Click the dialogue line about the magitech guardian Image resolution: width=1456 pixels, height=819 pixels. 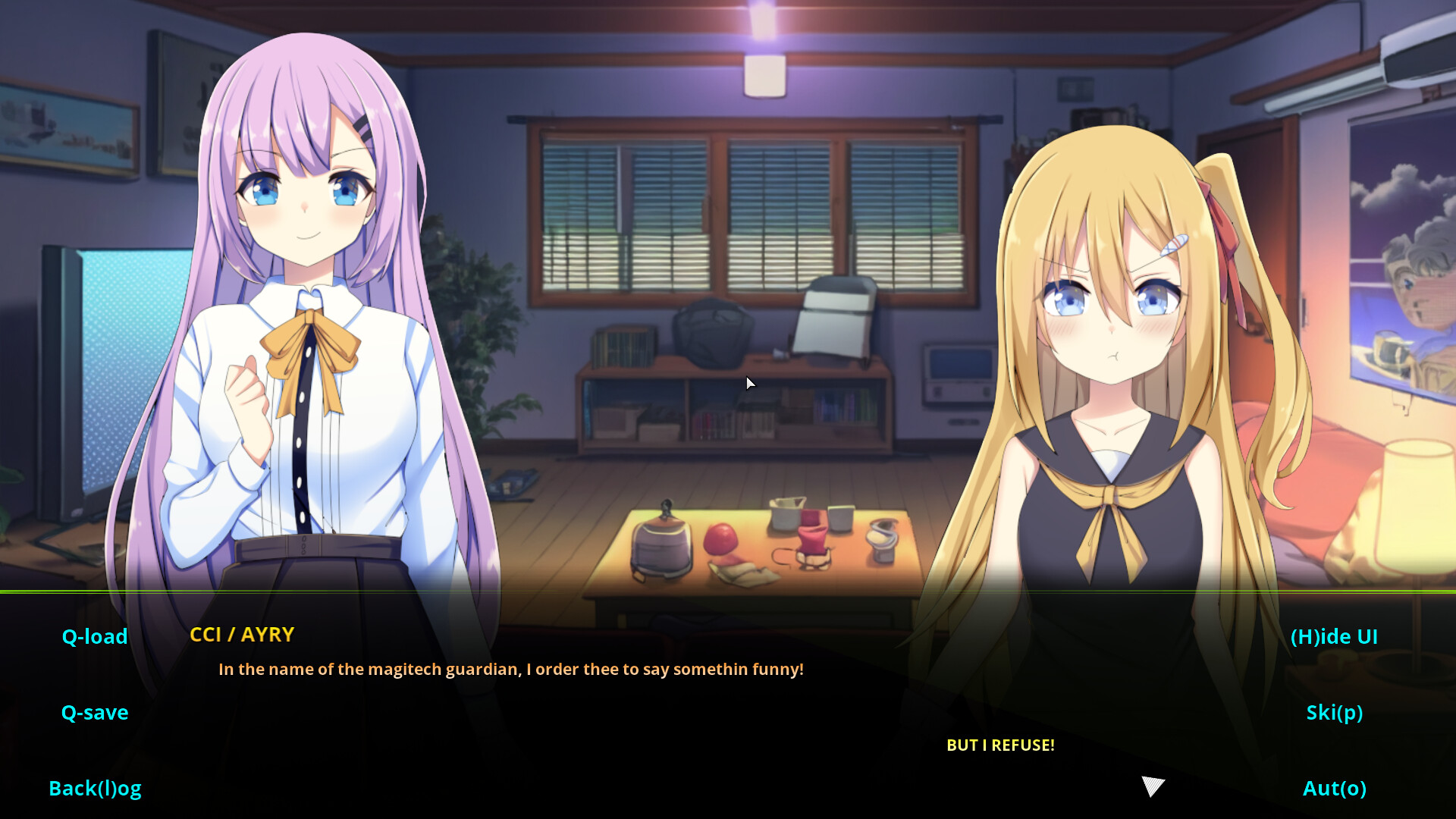(x=510, y=669)
